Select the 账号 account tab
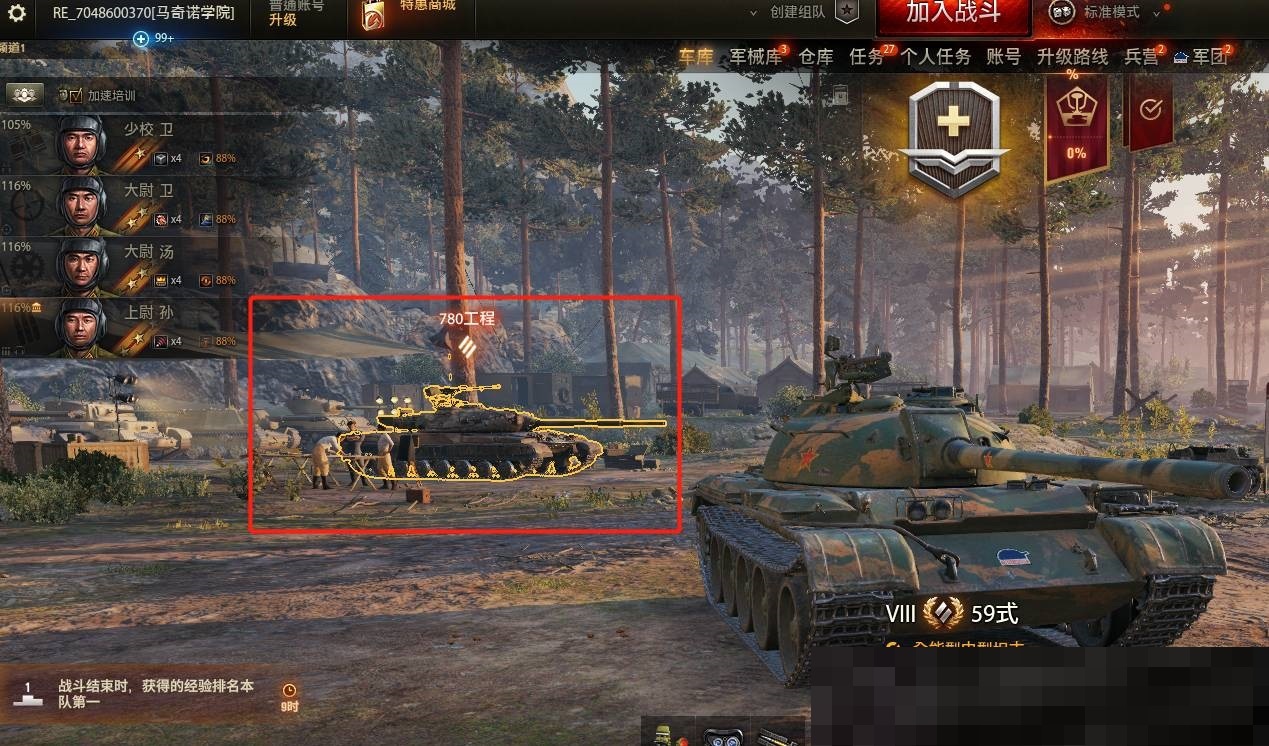Viewport: 1269px width, 746px height. pyautogui.click(x=1003, y=57)
